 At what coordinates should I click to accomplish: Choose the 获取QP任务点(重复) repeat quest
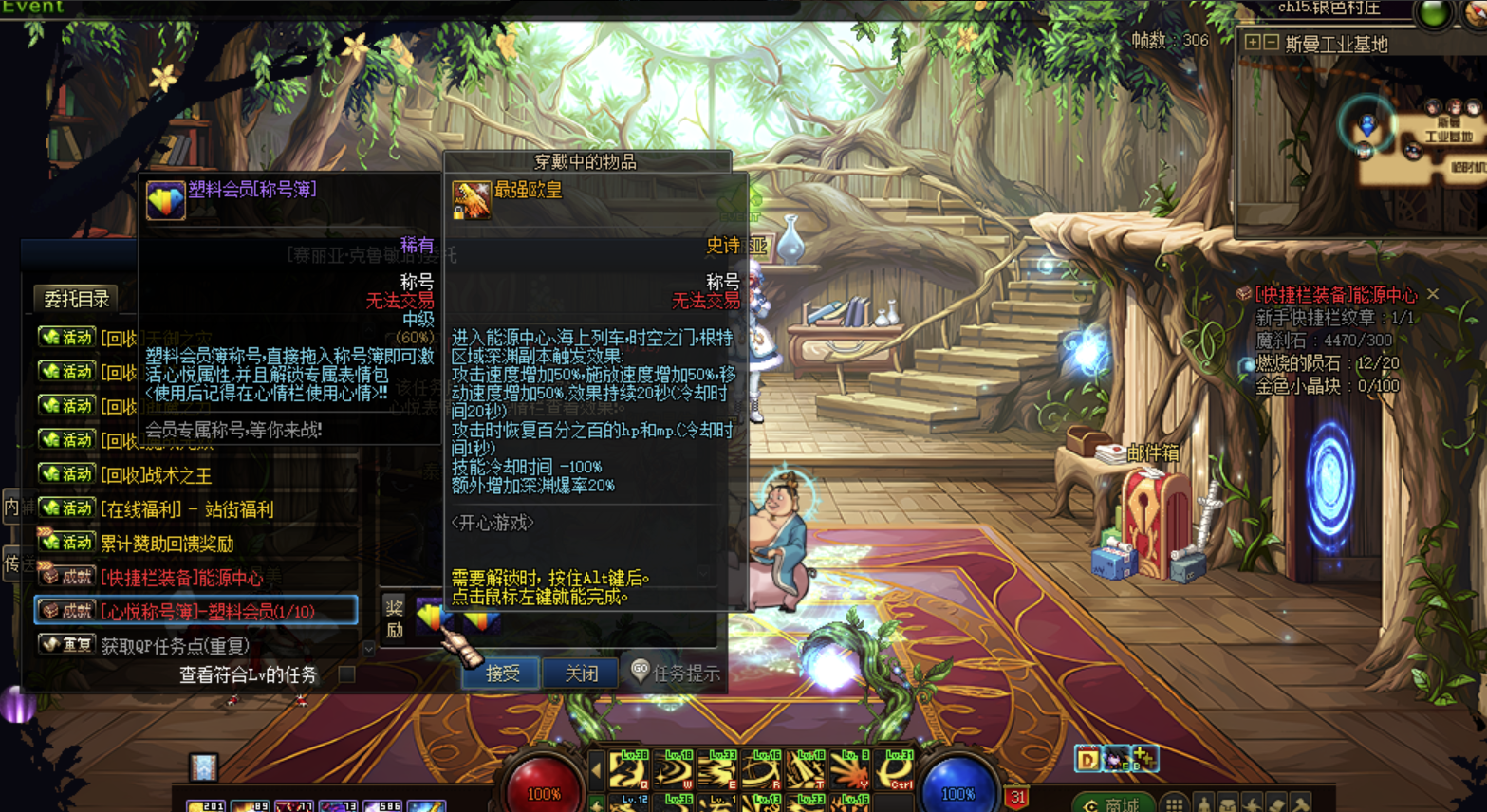pos(175,646)
